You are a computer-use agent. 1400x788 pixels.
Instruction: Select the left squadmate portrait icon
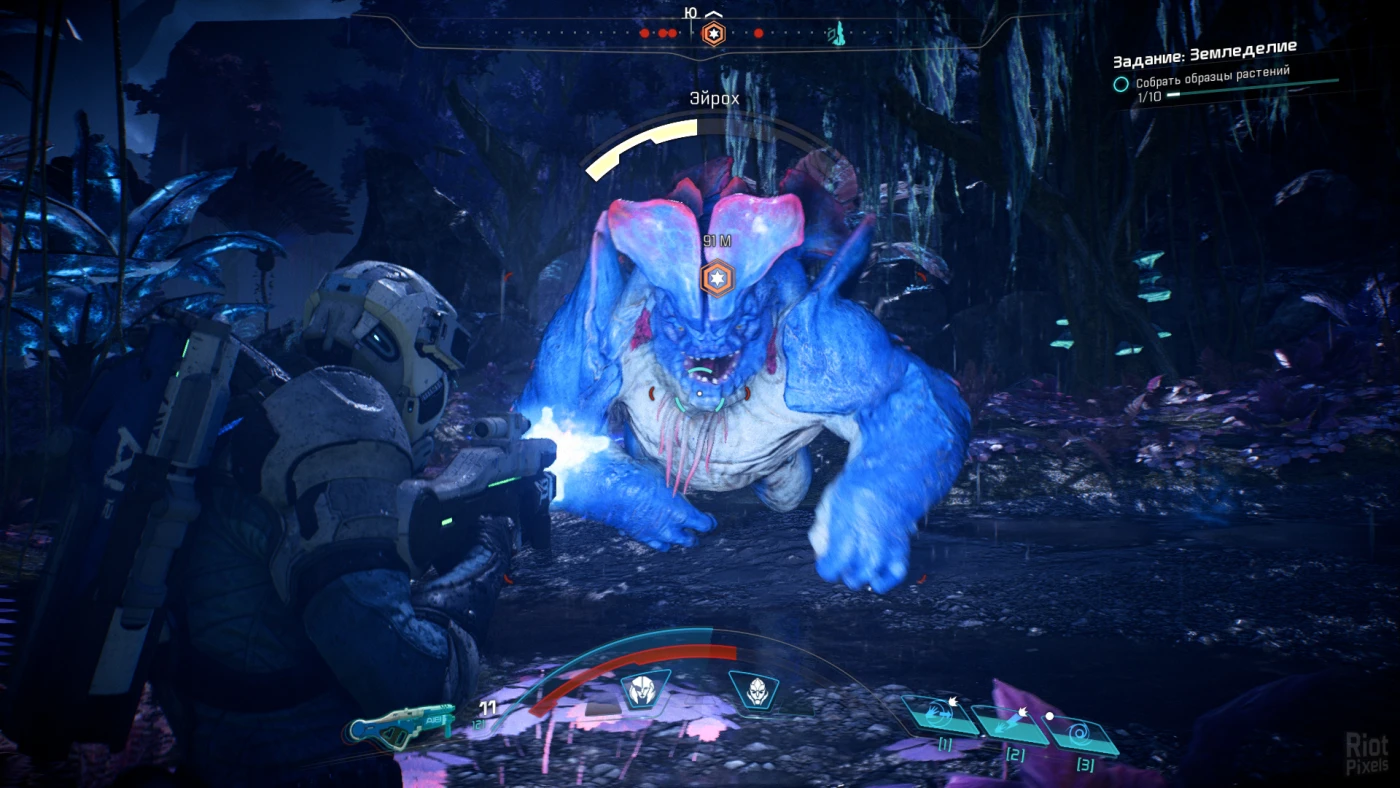(x=644, y=690)
